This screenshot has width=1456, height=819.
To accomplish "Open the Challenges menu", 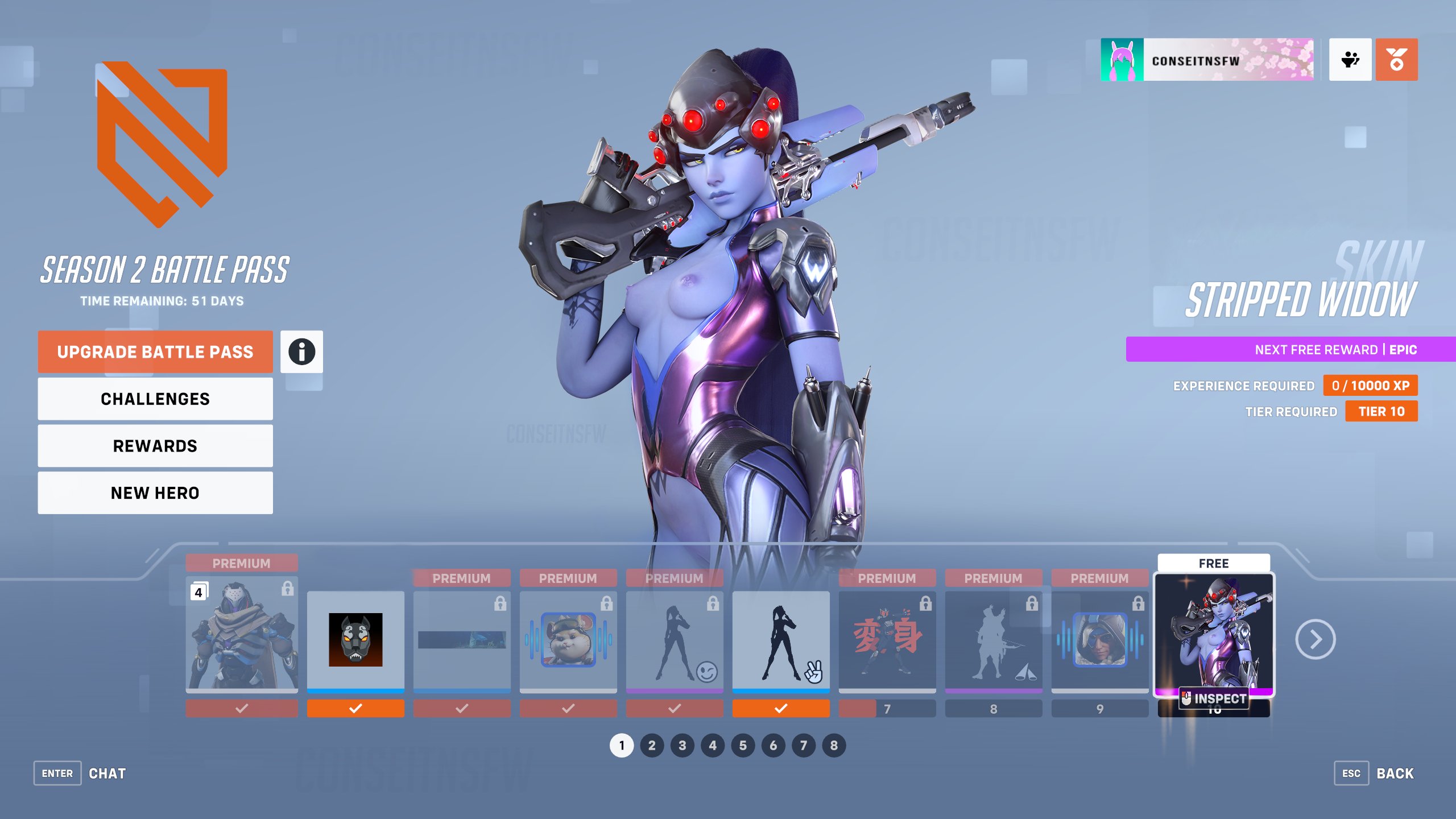I will point(155,399).
